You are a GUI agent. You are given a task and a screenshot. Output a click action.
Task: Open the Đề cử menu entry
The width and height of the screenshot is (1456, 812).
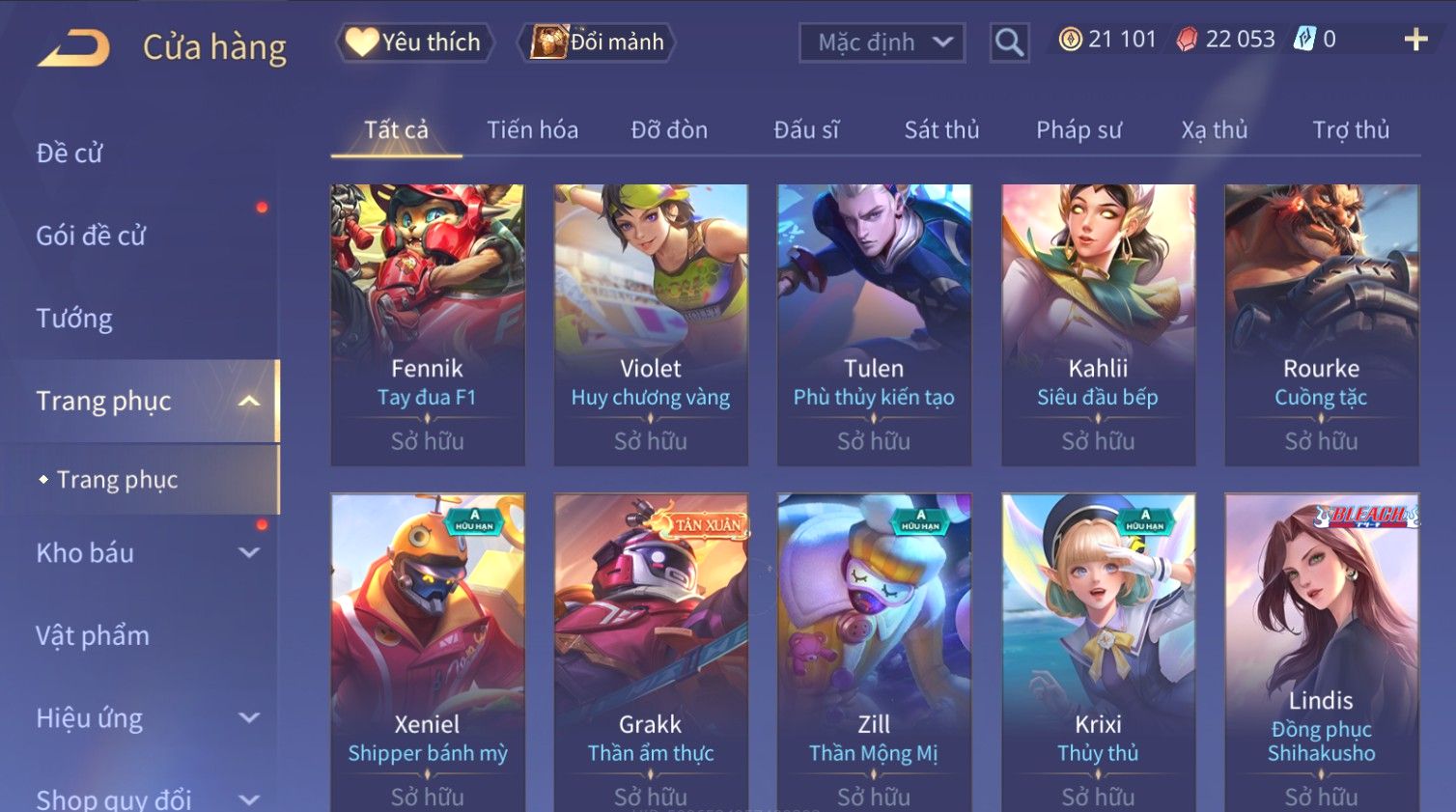coord(70,153)
